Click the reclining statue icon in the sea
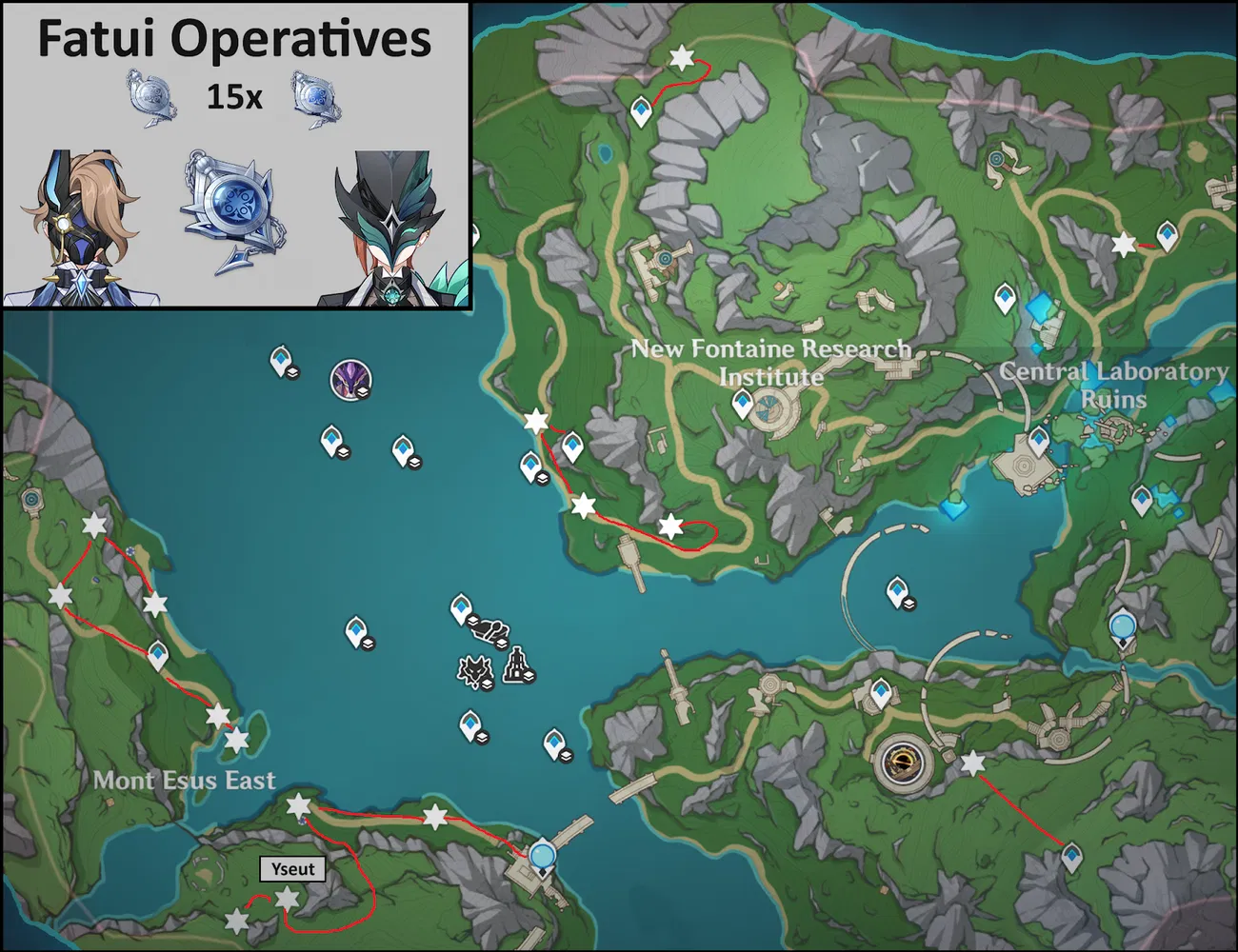1238x952 pixels. coord(489,630)
